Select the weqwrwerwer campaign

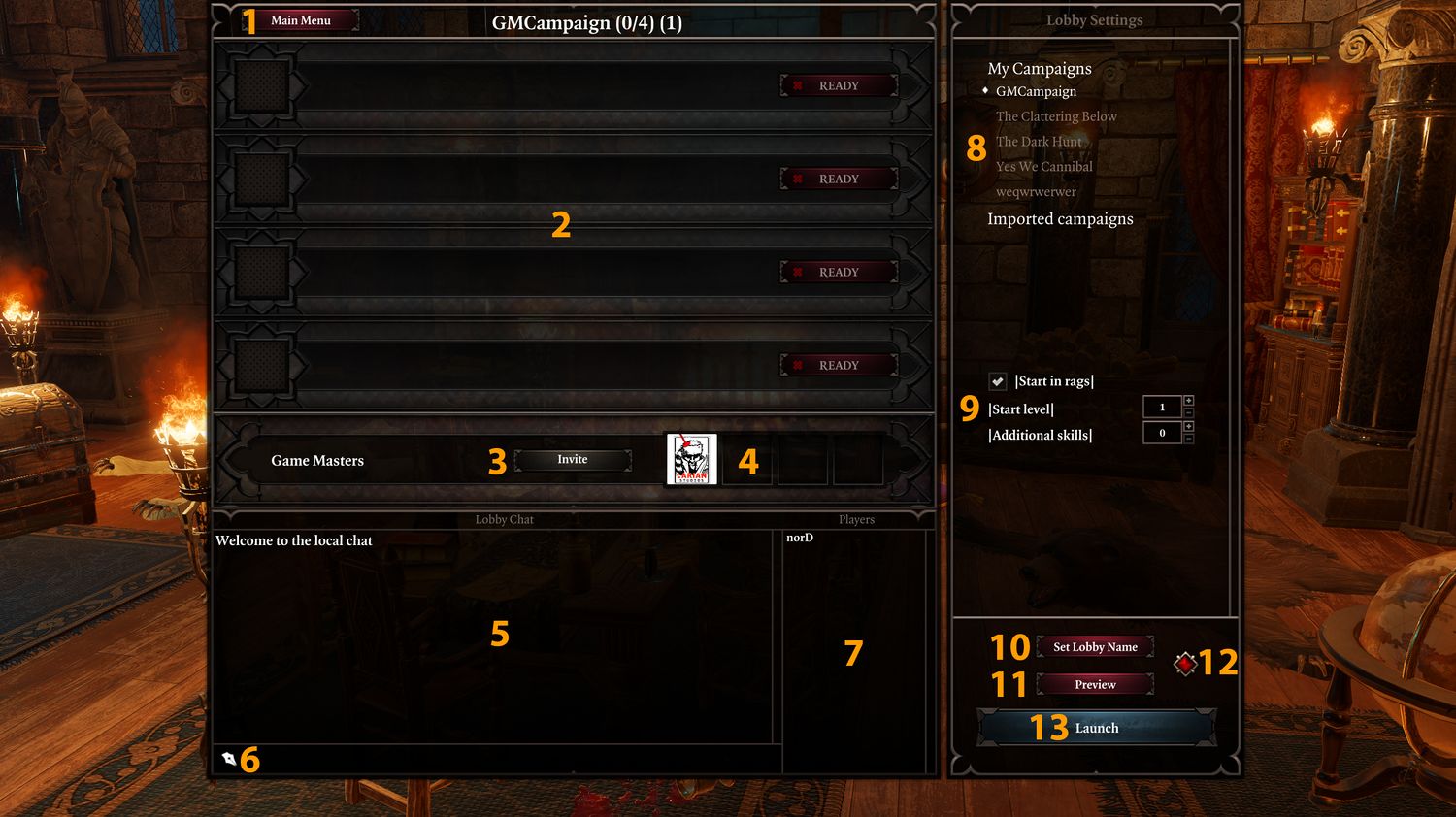pos(1036,192)
